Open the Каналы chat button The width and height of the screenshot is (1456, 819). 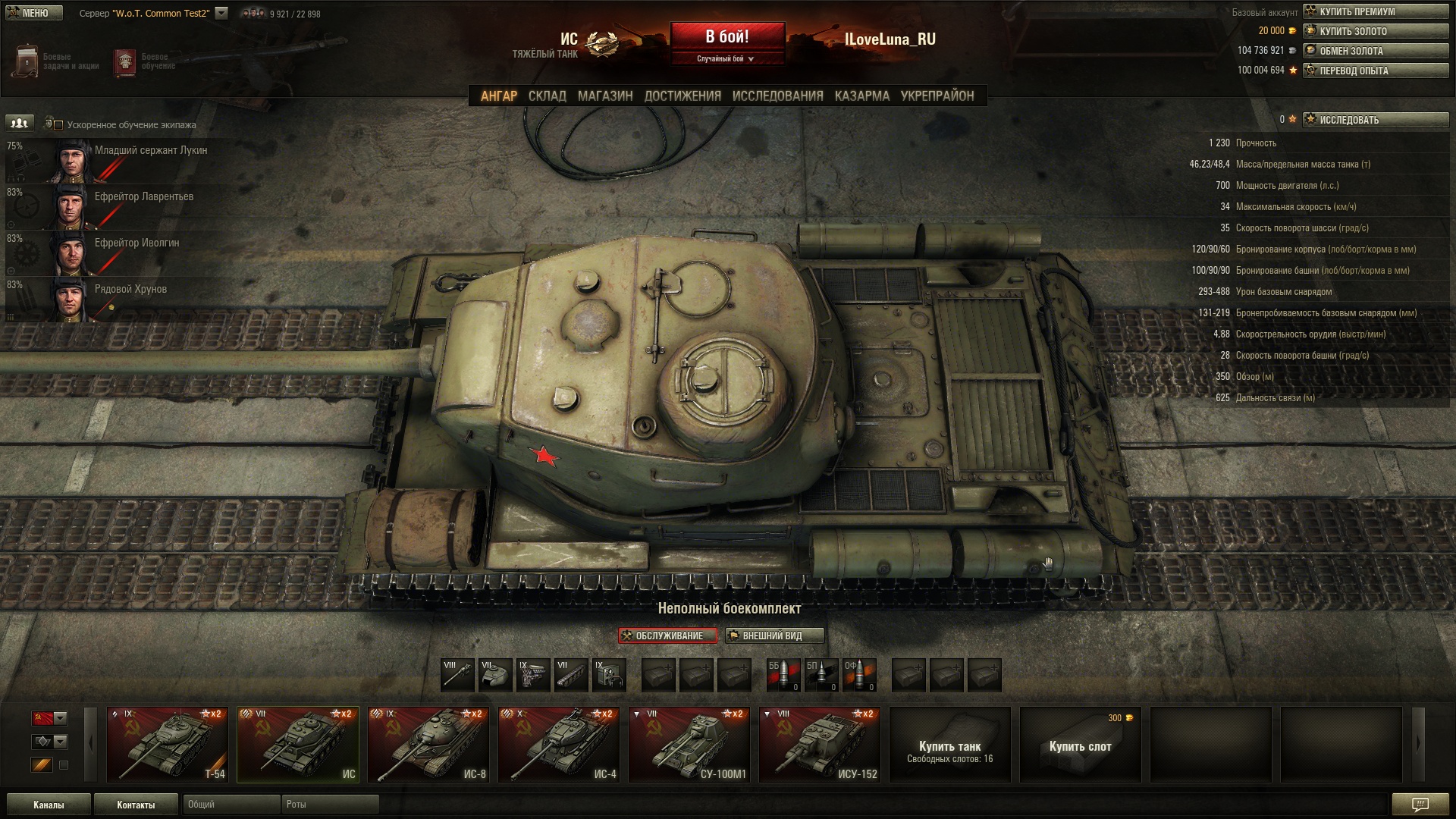point(49,805)
